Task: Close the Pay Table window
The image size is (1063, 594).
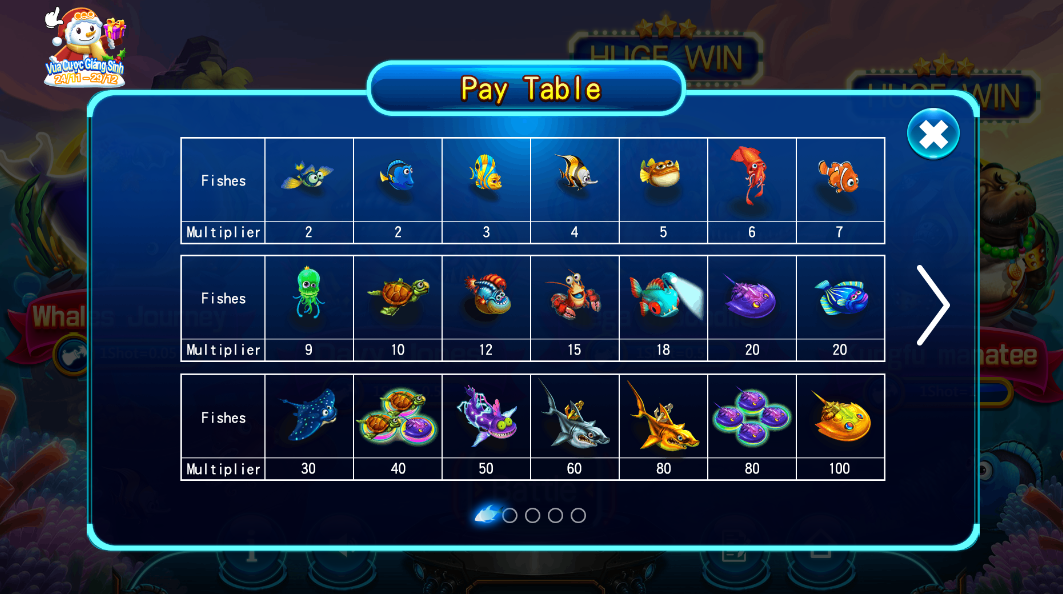Action: (x=933, y=134)
